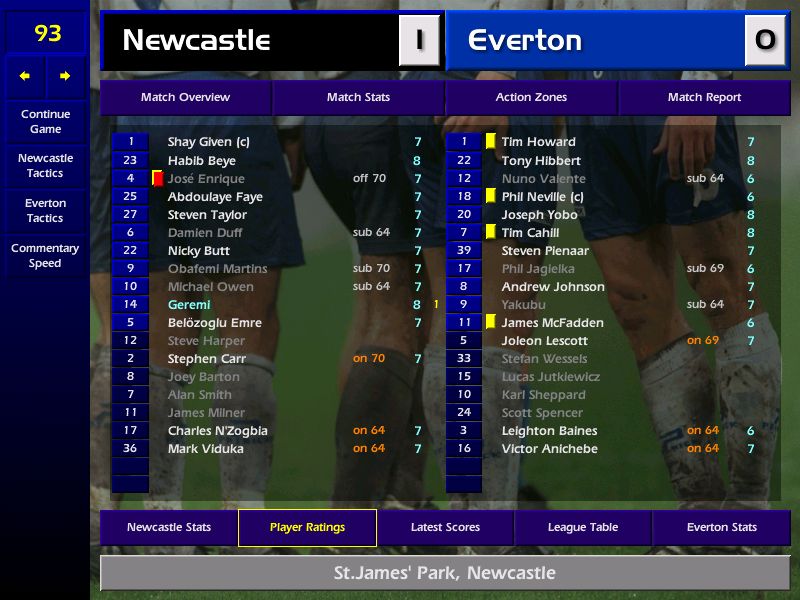Open Everton Tactics
The width and height of the screenshot is (800, 600).
[45, 210]
